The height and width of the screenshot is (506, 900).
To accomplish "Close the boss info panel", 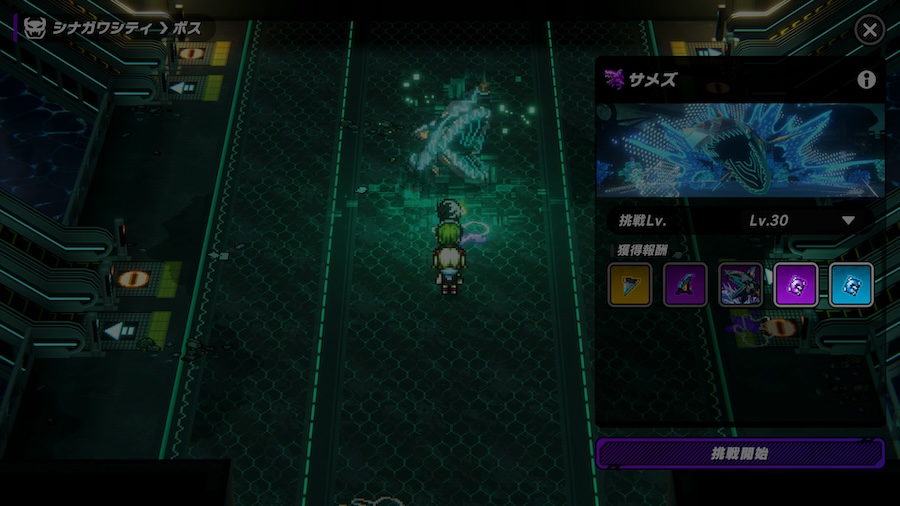I will (869, 30).
